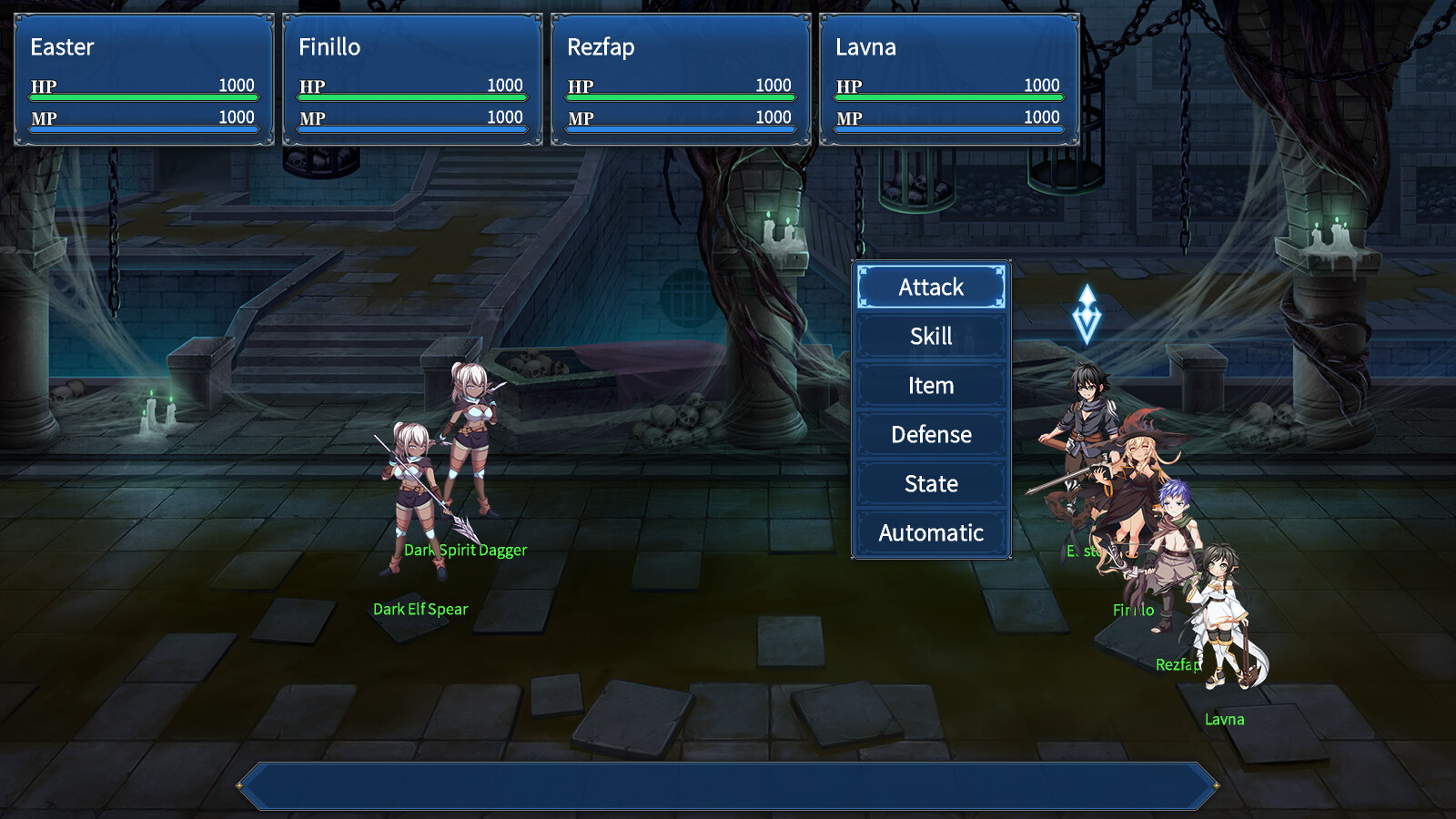Click the blinking target cursor arrow
Image resolution: width=1456 pixels, height=819 pixels.
click(1088, 314)
